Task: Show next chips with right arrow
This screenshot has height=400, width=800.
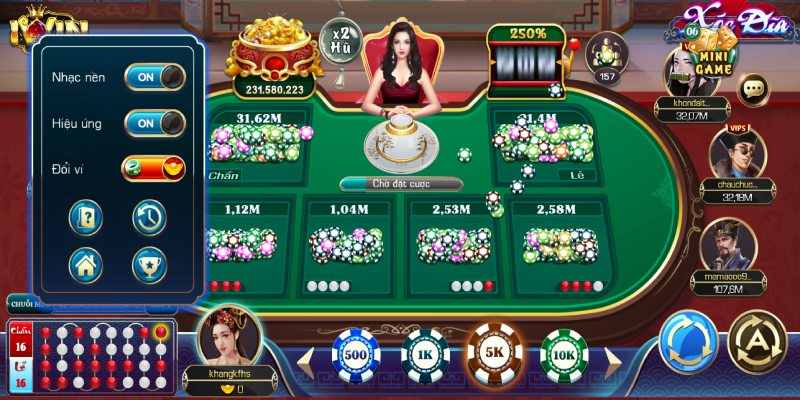Action: click(615, 357)
